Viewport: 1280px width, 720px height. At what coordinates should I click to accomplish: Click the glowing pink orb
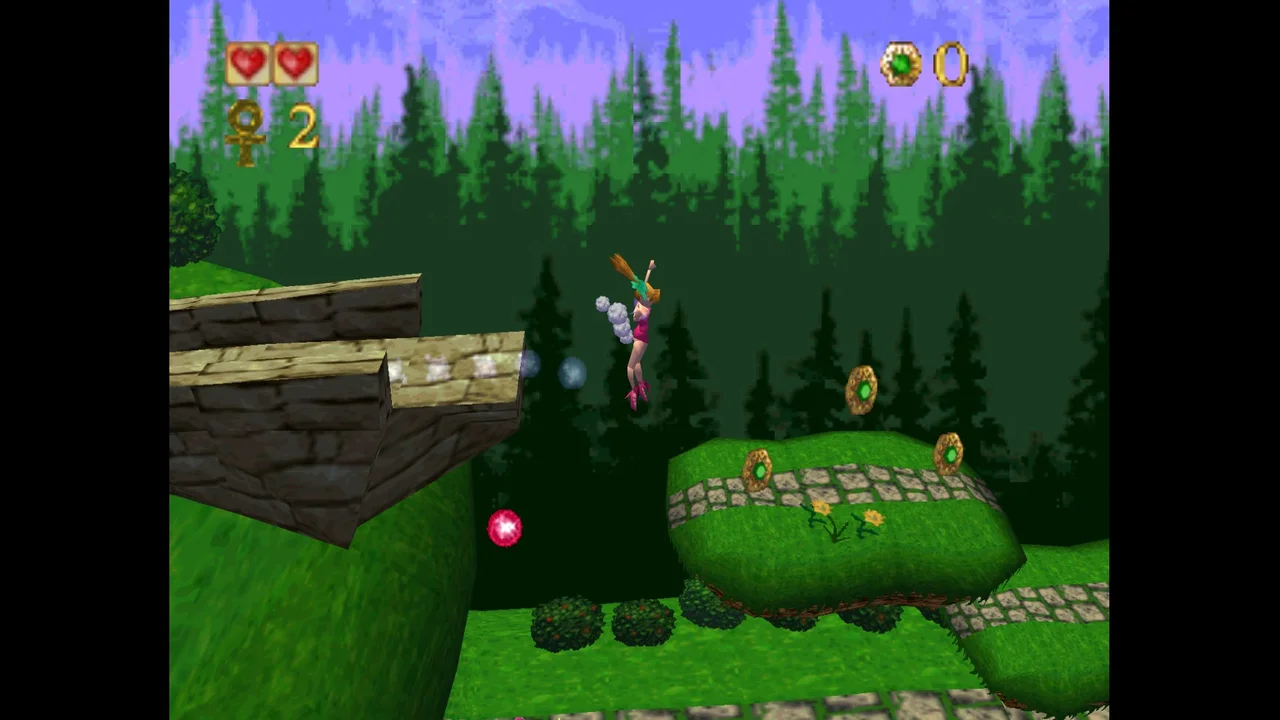tap(504, 530)
